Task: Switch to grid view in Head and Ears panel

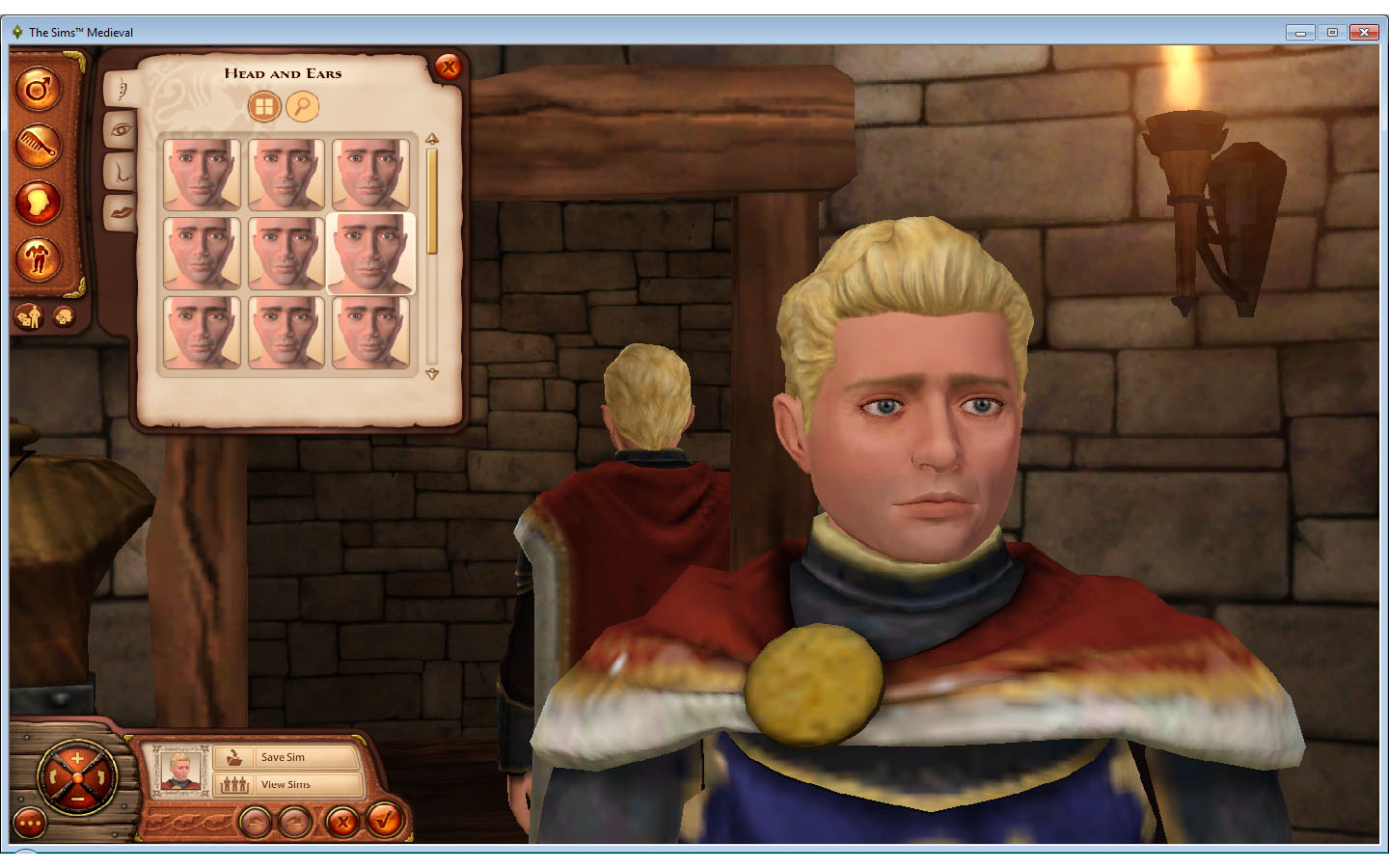Action: (265, 106)
